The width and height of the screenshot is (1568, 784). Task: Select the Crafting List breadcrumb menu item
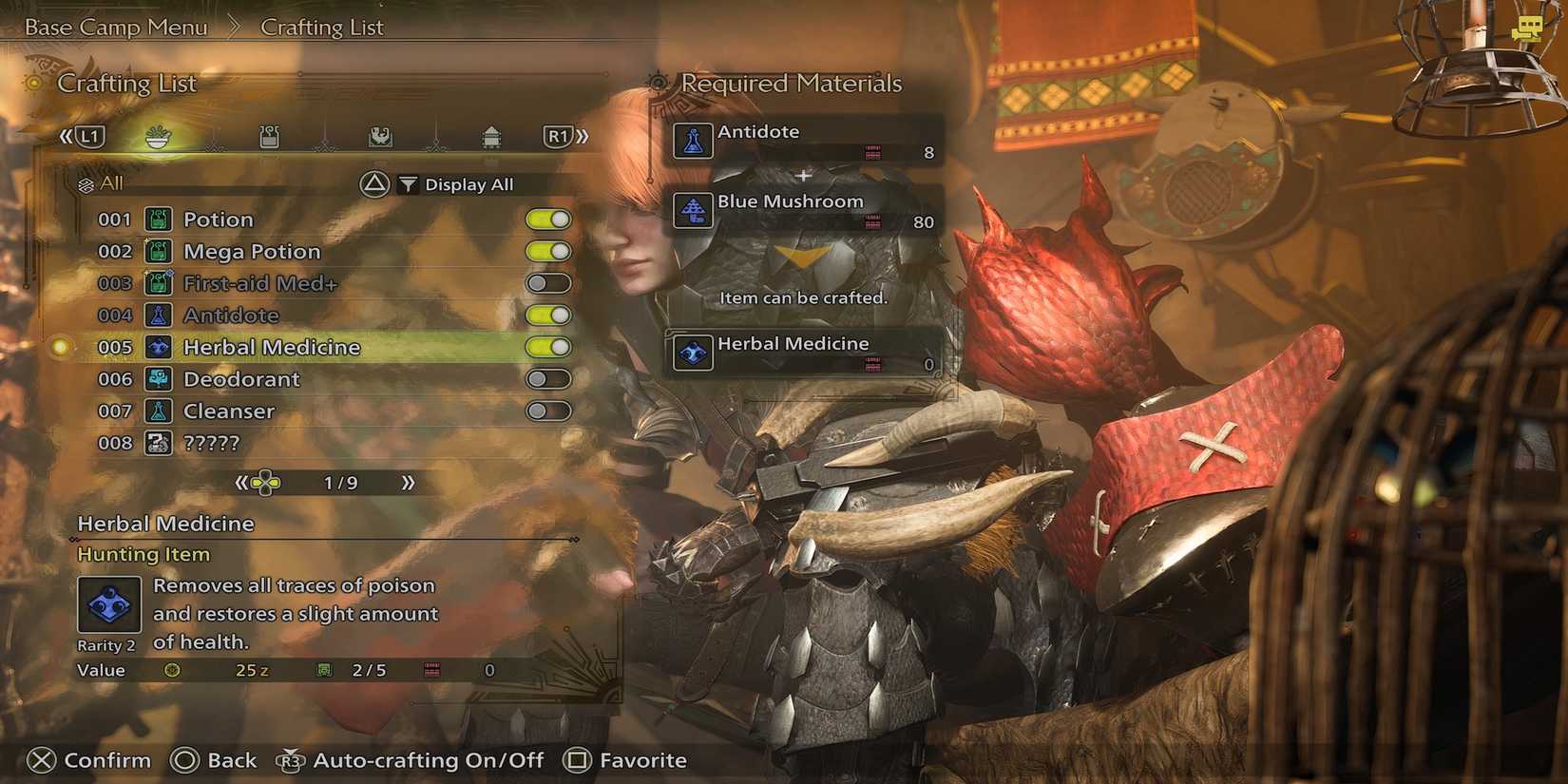(321, 27)
